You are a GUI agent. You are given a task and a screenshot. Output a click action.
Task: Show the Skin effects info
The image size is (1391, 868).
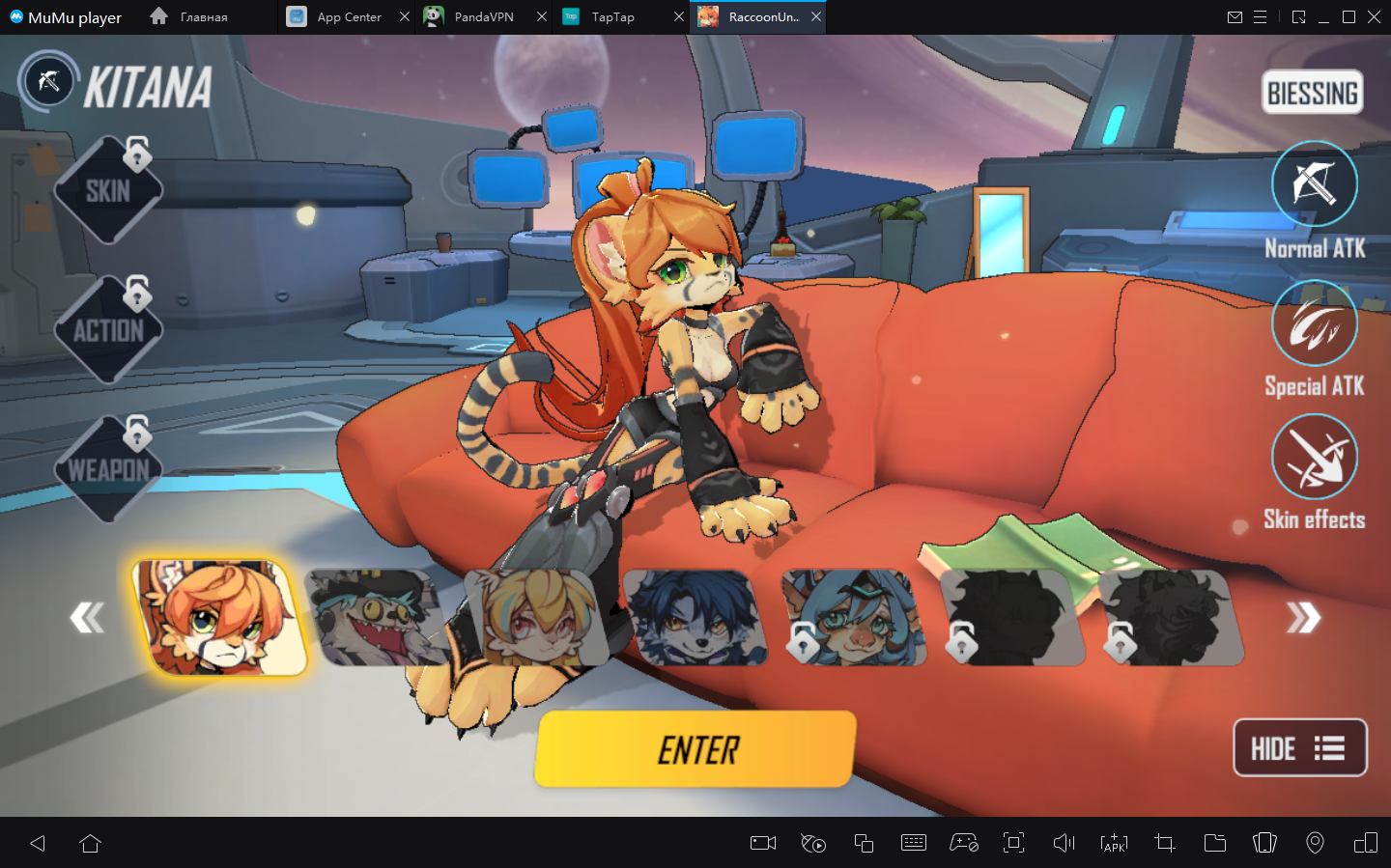(x=1314, y=458)
